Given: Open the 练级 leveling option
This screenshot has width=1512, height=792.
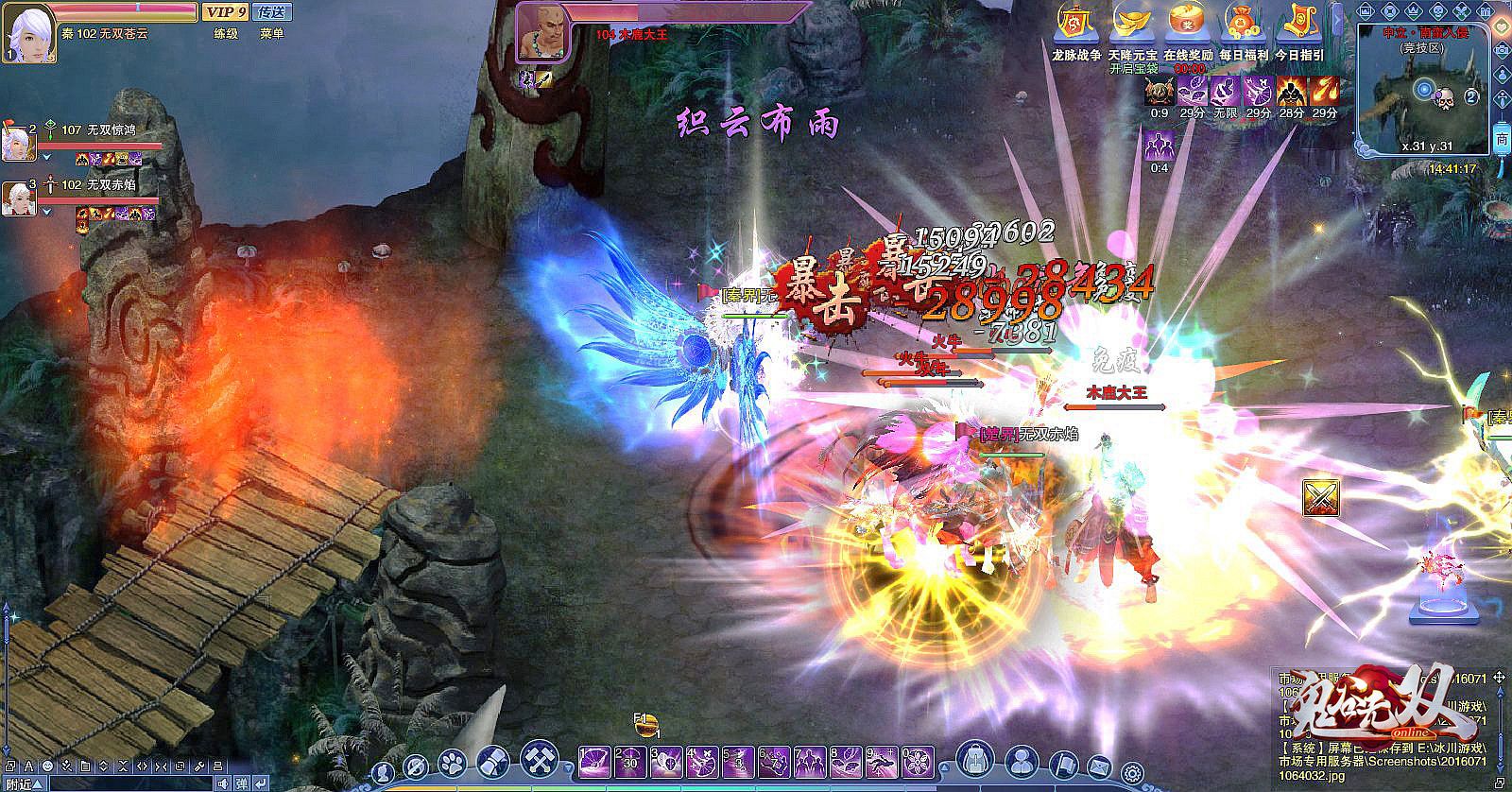Looking at the screenshot, I should coord(225,33).
